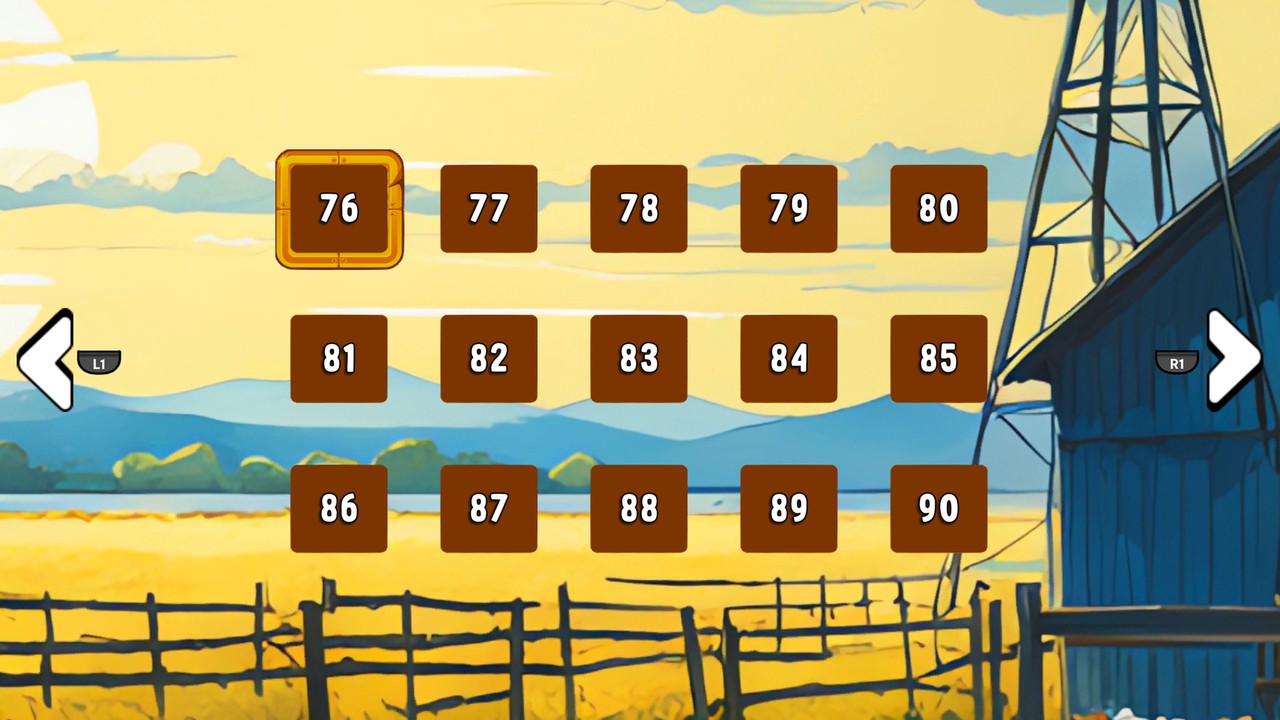Select level 86
1280x720 pixels.
[x=339, y=509]
